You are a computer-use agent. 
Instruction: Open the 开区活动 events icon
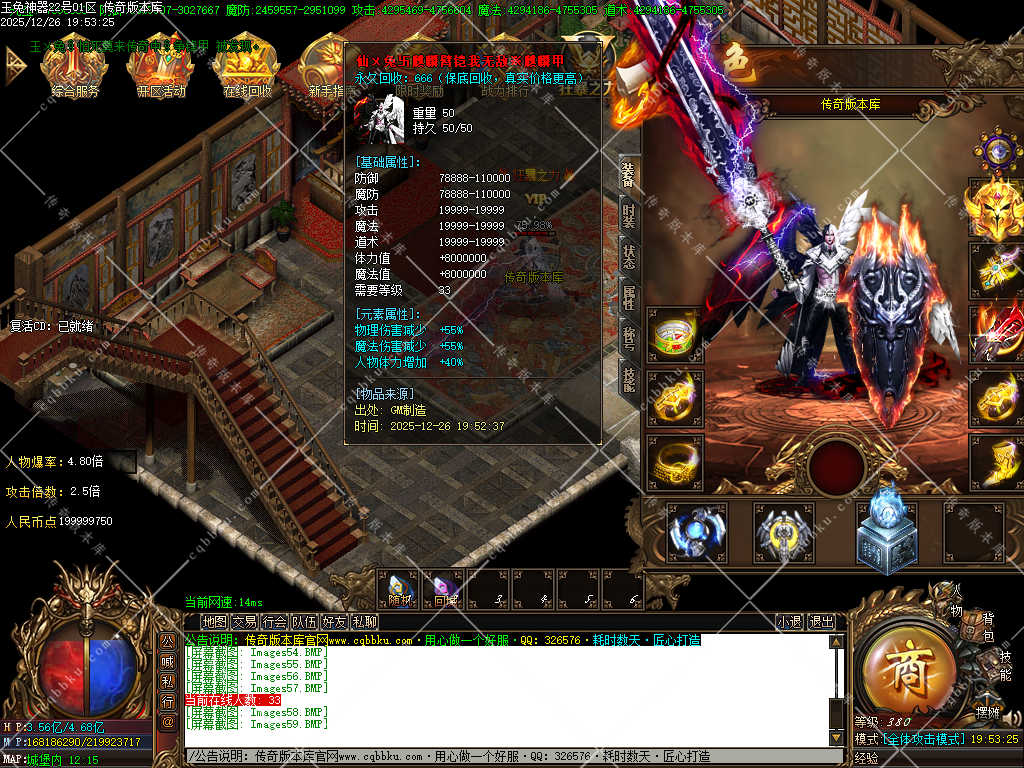[x=160, y=68]
